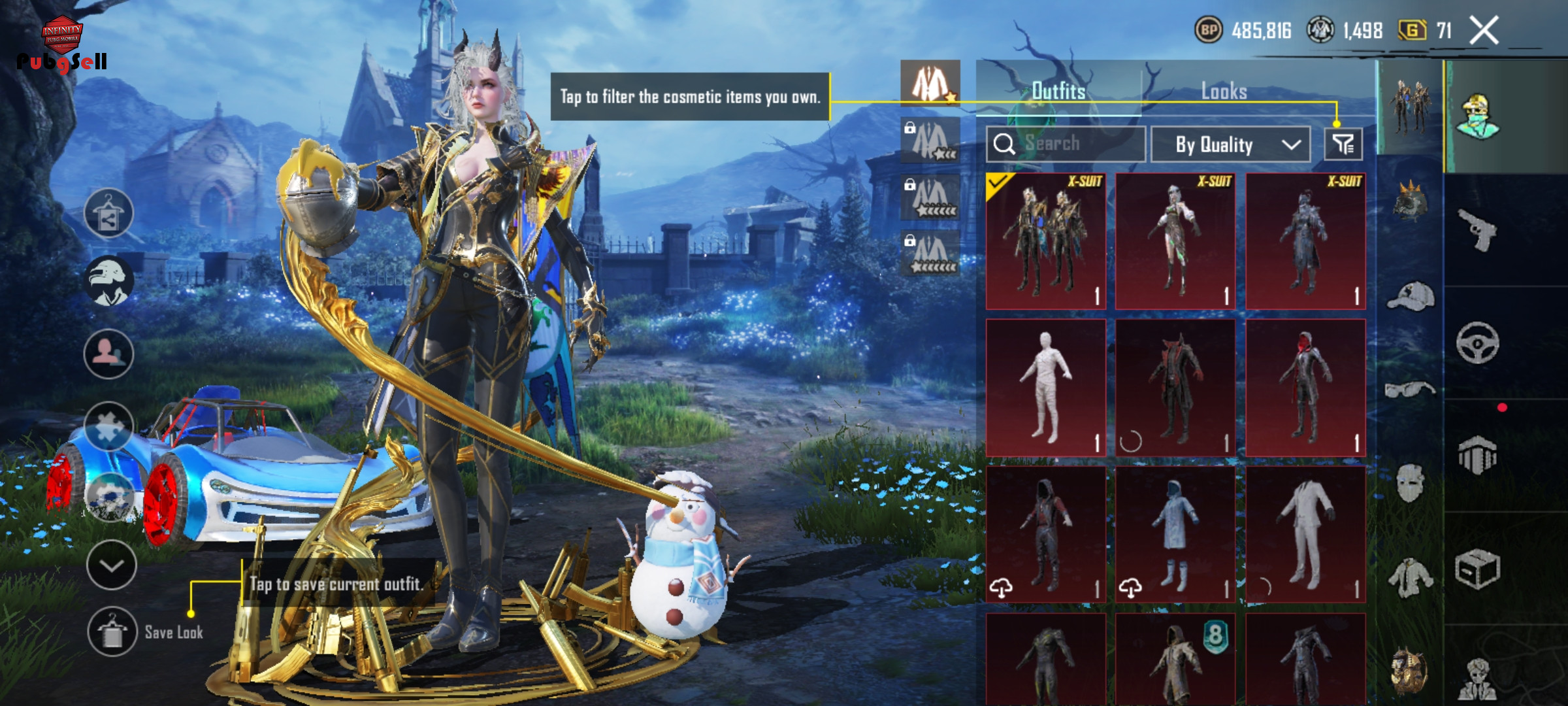The height and width of the screenshot is (706, 1568).
Task: Select the Outfits tab
Action: click(1058, 91)
